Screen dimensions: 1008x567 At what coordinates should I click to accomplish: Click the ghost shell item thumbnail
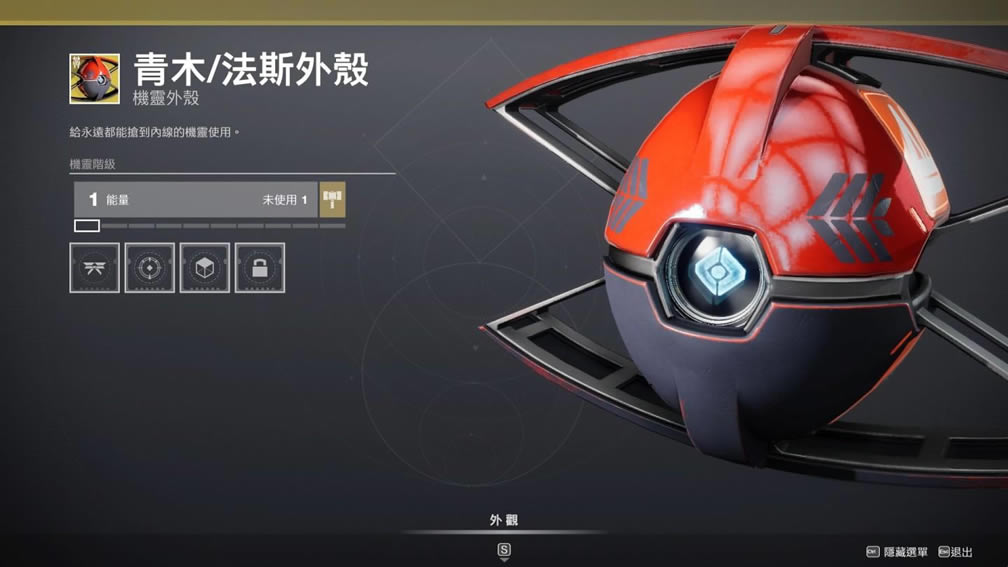coord(95,79)
